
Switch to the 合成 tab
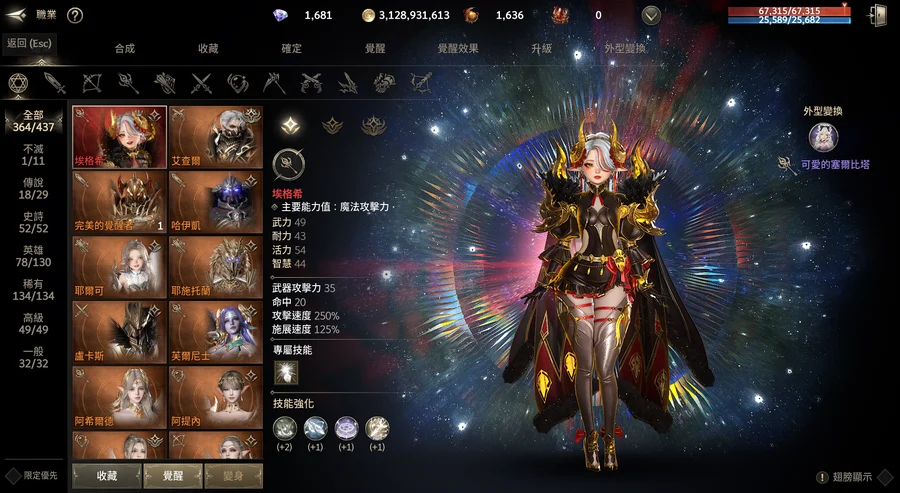coord(125,48)
